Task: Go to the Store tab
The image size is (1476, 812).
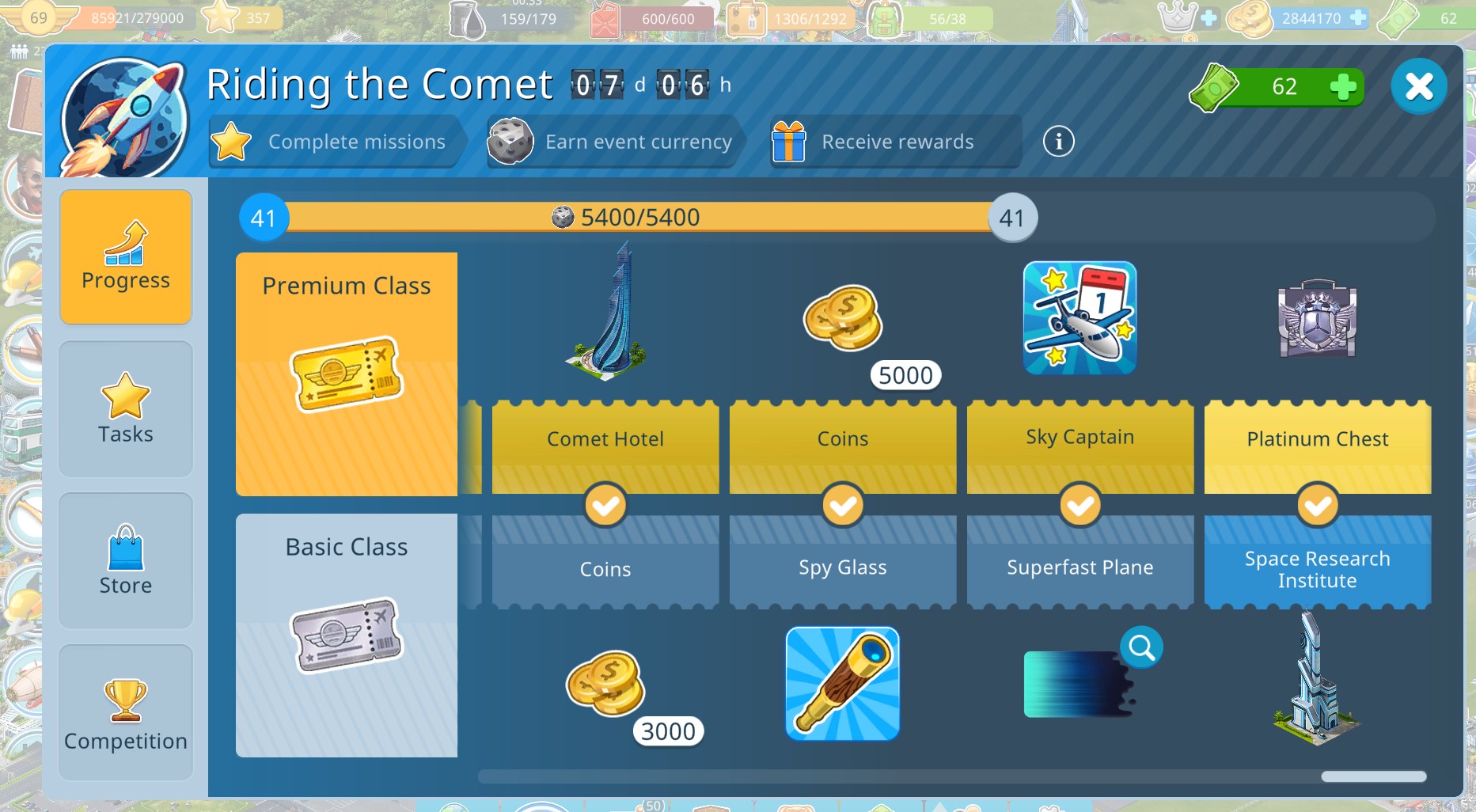Action: click(126, 560)
